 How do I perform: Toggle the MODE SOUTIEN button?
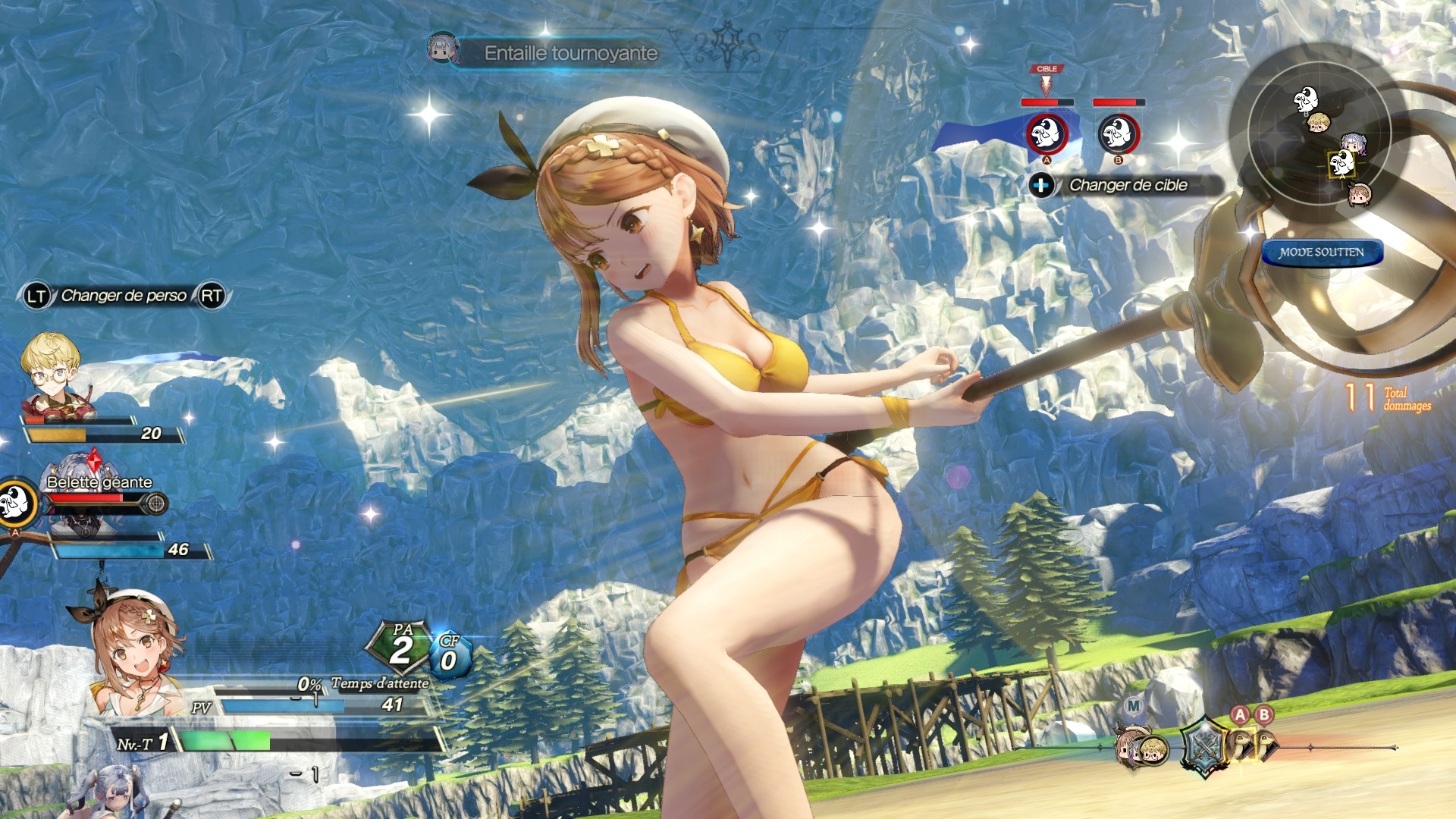[1322, 253]
